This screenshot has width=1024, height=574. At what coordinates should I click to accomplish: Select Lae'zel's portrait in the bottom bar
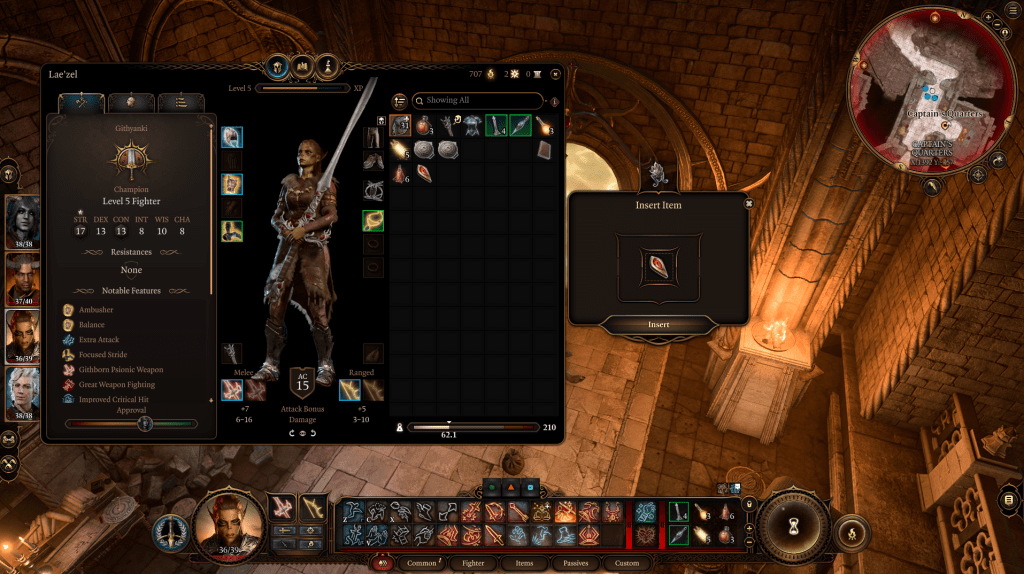point(228,521)
